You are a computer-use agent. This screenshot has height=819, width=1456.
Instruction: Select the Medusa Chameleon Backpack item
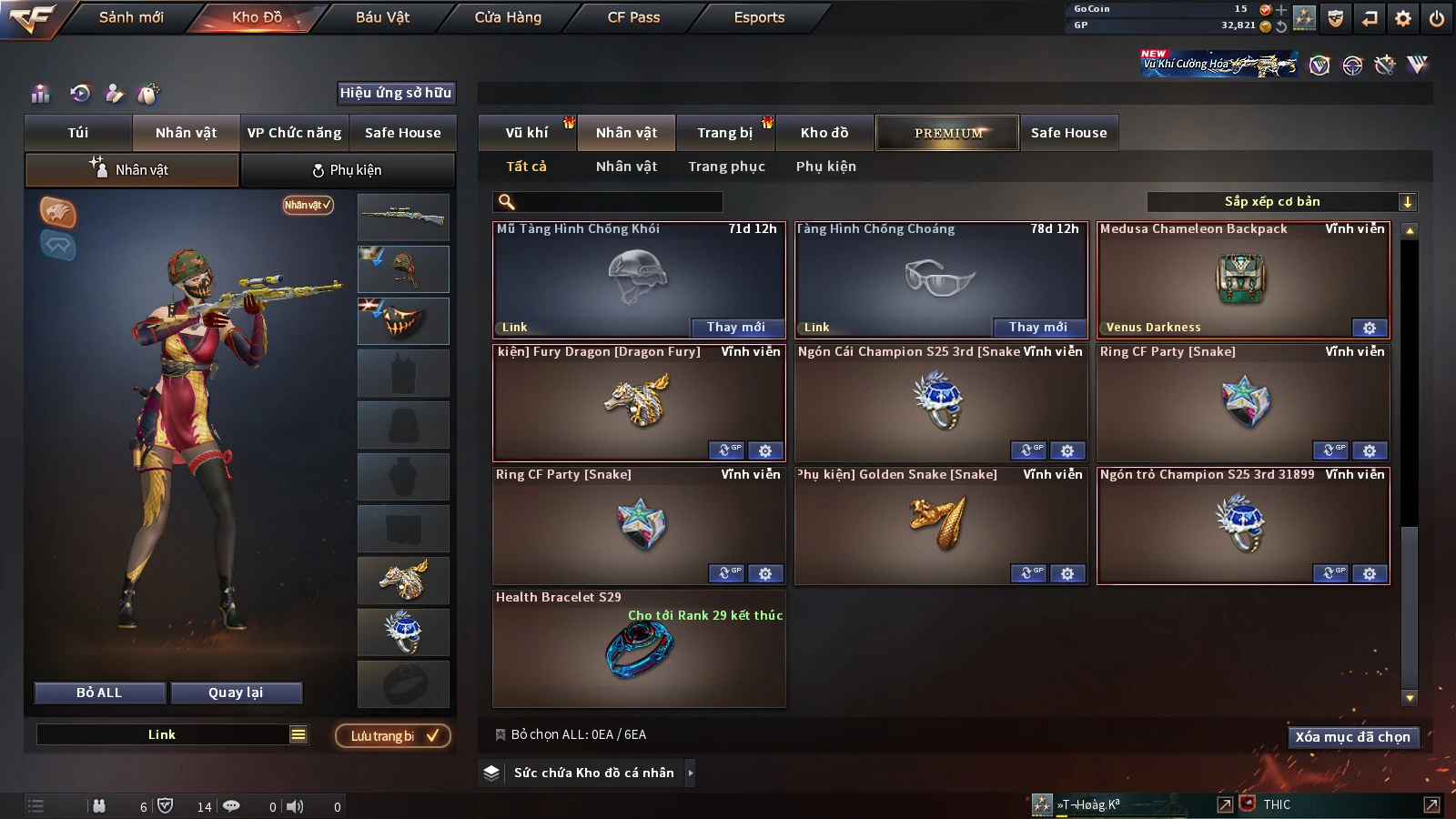coord(1242,279)
